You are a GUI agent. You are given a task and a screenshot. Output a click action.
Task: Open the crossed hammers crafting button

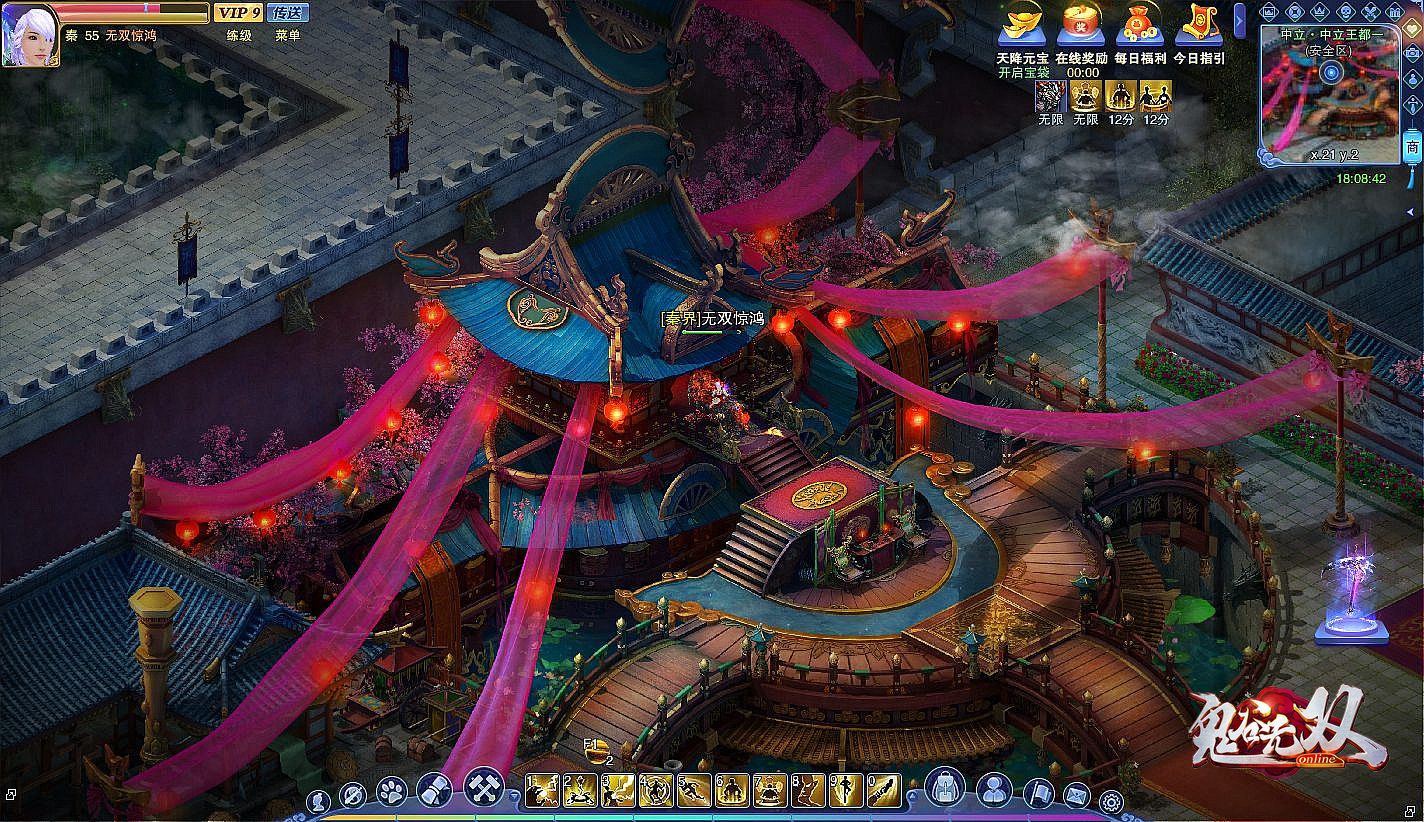[x=484, y=788]
